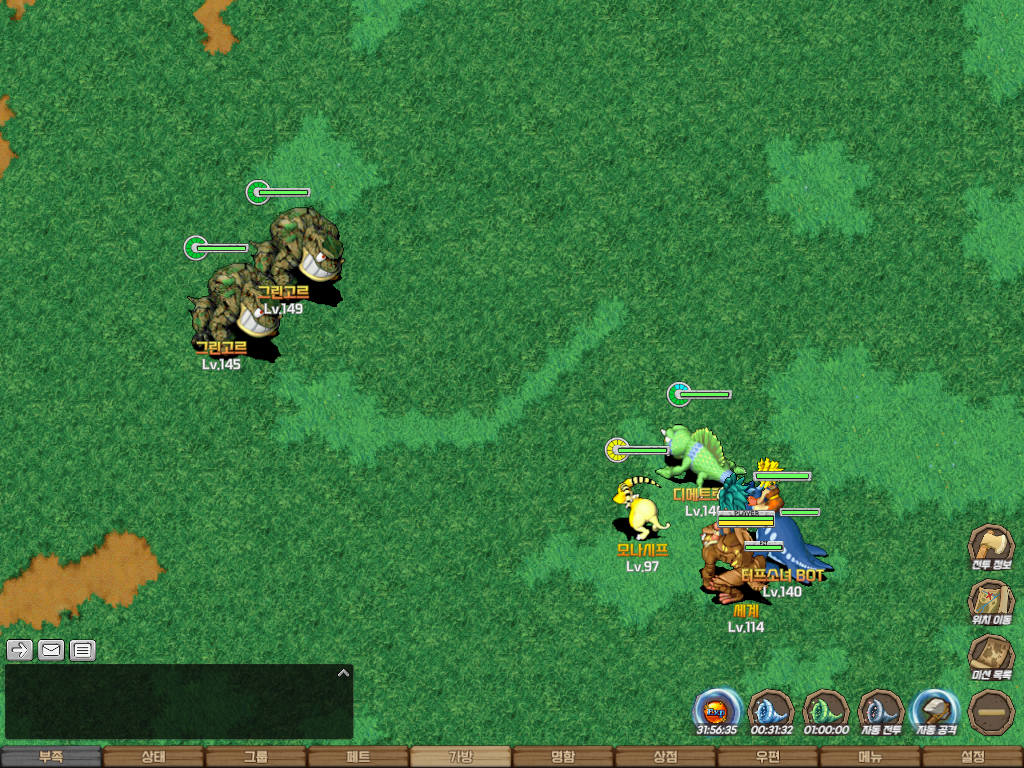Click the arrow button above the chat box
The height and width of the screenshot is (768, 1024).
(x=19, y=650)
